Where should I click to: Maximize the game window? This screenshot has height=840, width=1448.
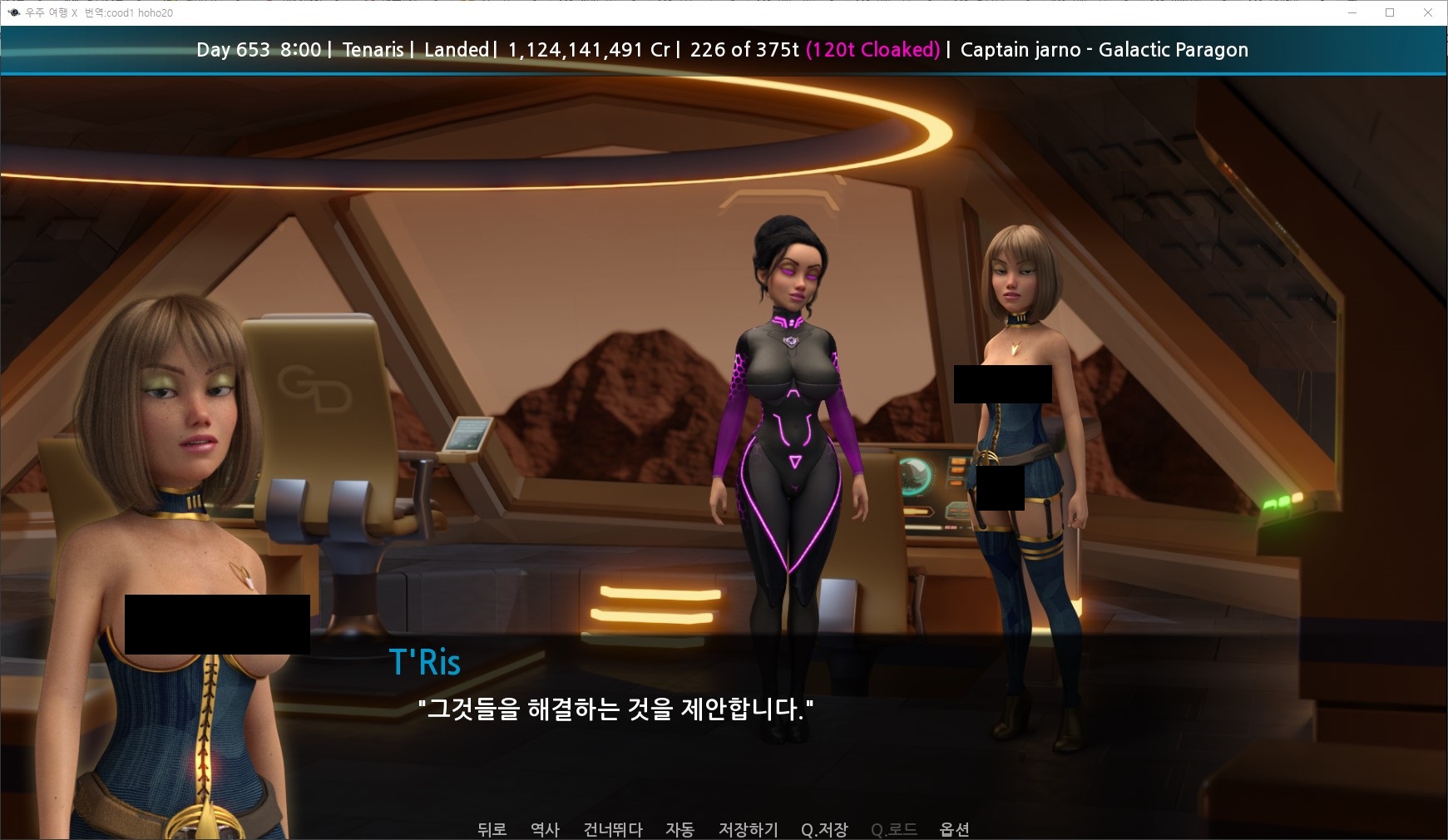[x=1390, y=12]
